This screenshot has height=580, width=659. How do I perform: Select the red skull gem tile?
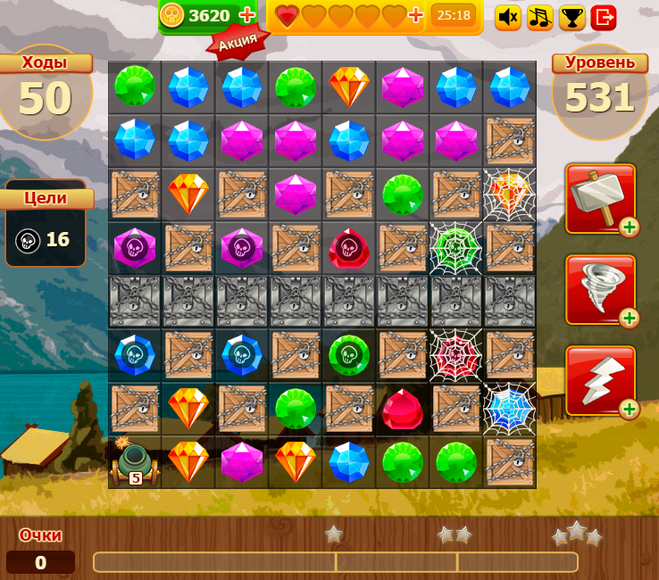(x=349, y=247)
